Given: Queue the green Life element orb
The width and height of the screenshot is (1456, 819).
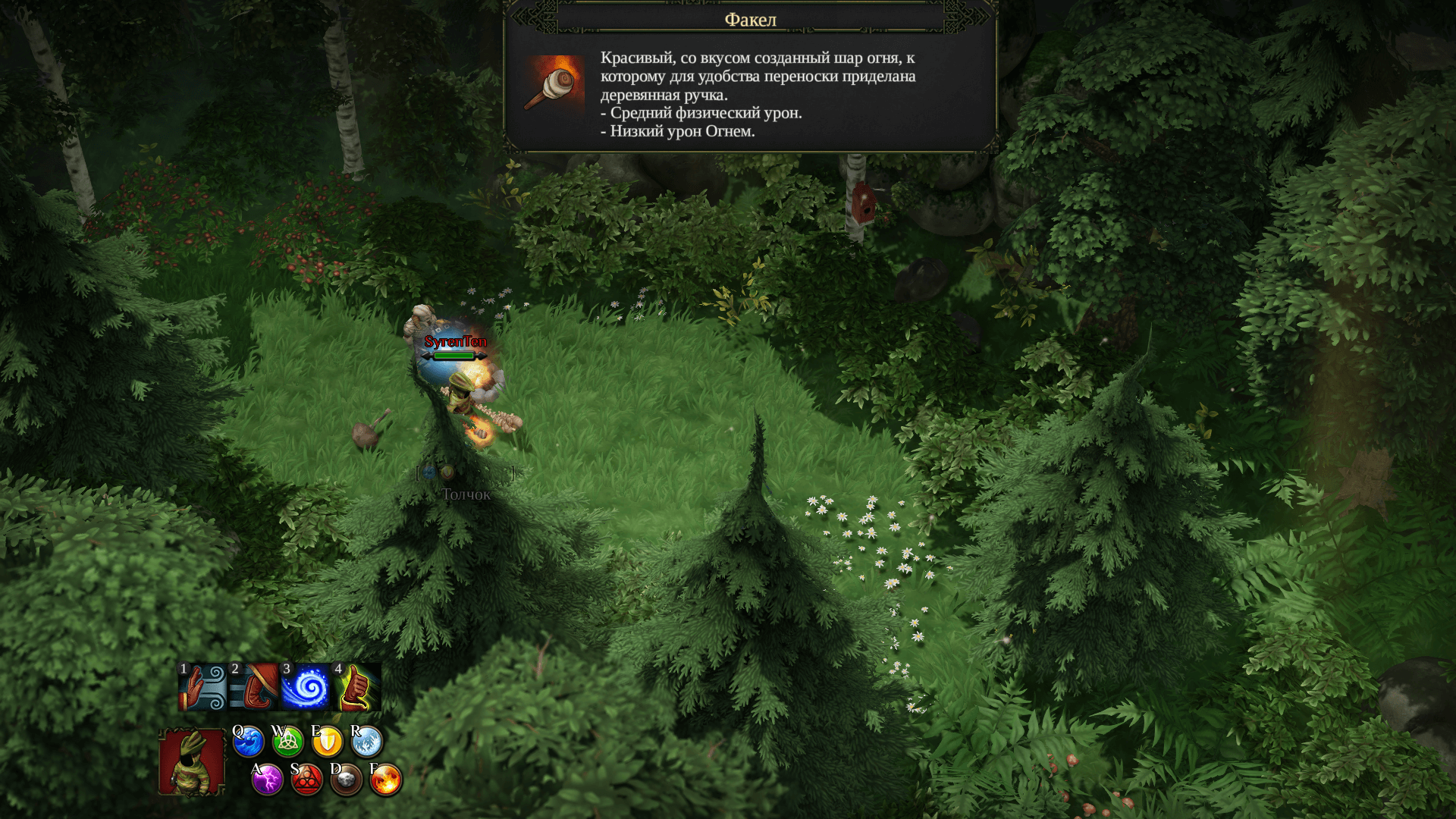Looking at the screenshot, I should (x=287, y=742).
